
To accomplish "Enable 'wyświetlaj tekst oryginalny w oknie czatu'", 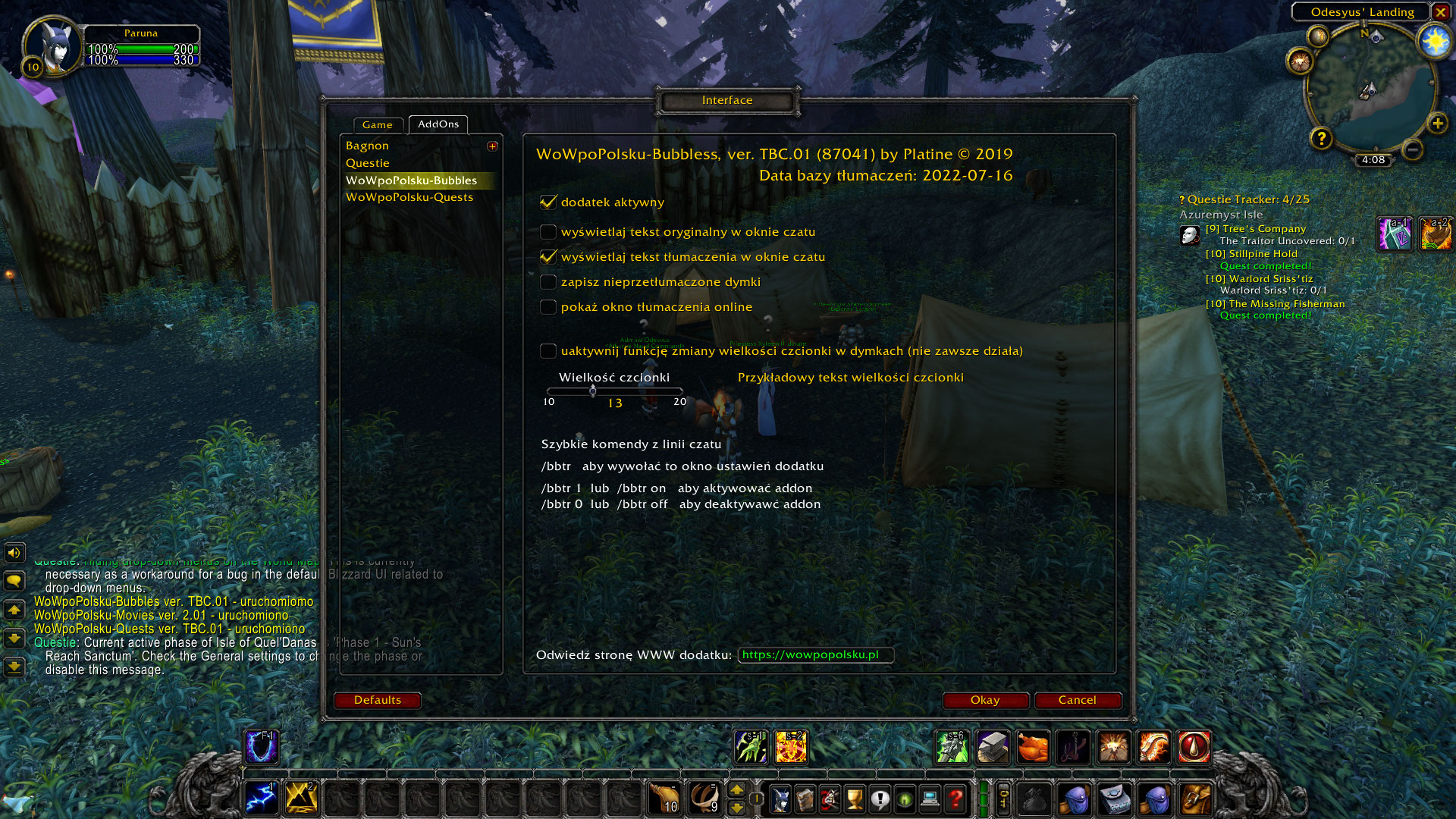I will coord(548,232).
